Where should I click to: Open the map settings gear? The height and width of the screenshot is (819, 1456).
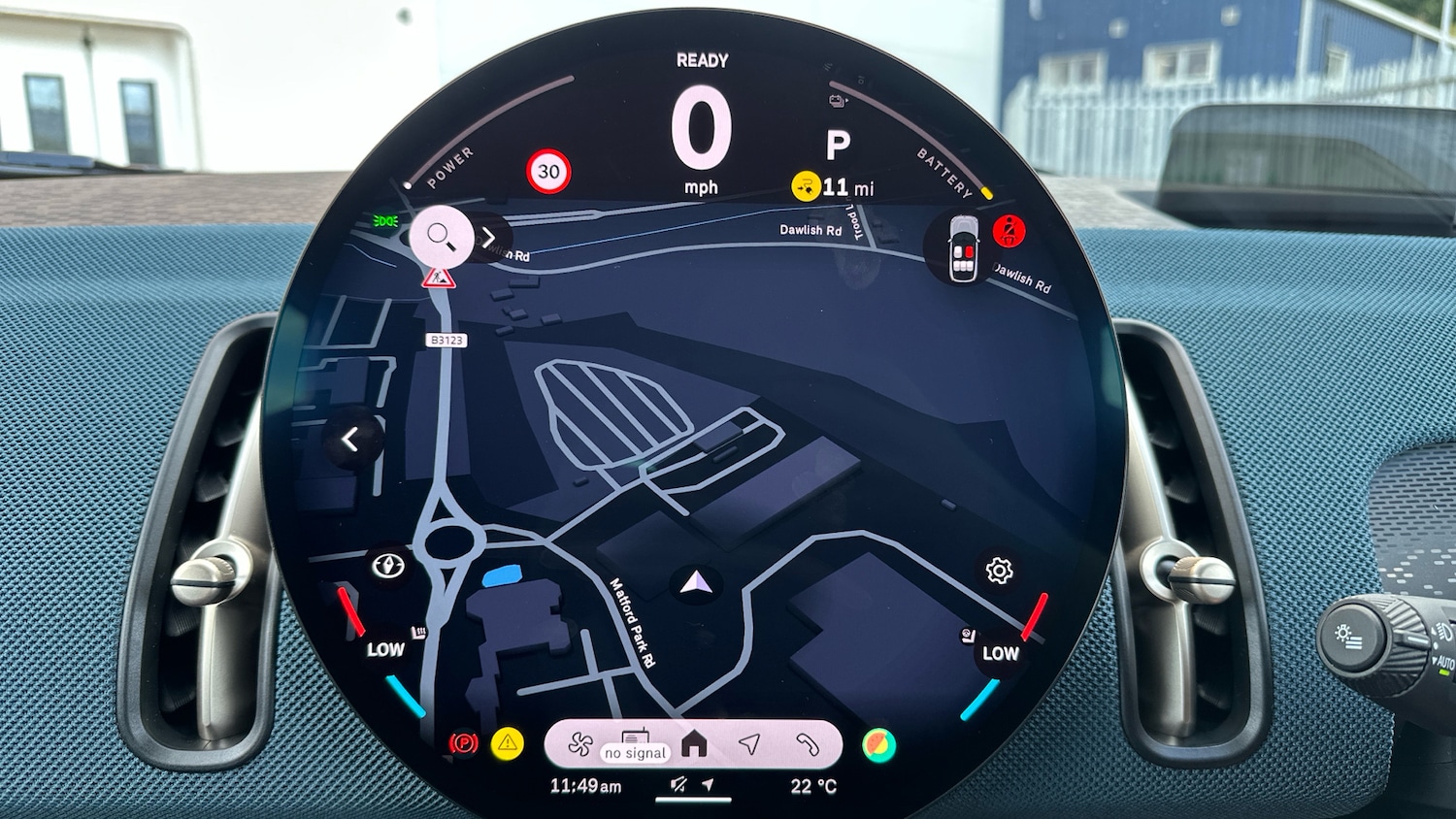coord(999,571)
